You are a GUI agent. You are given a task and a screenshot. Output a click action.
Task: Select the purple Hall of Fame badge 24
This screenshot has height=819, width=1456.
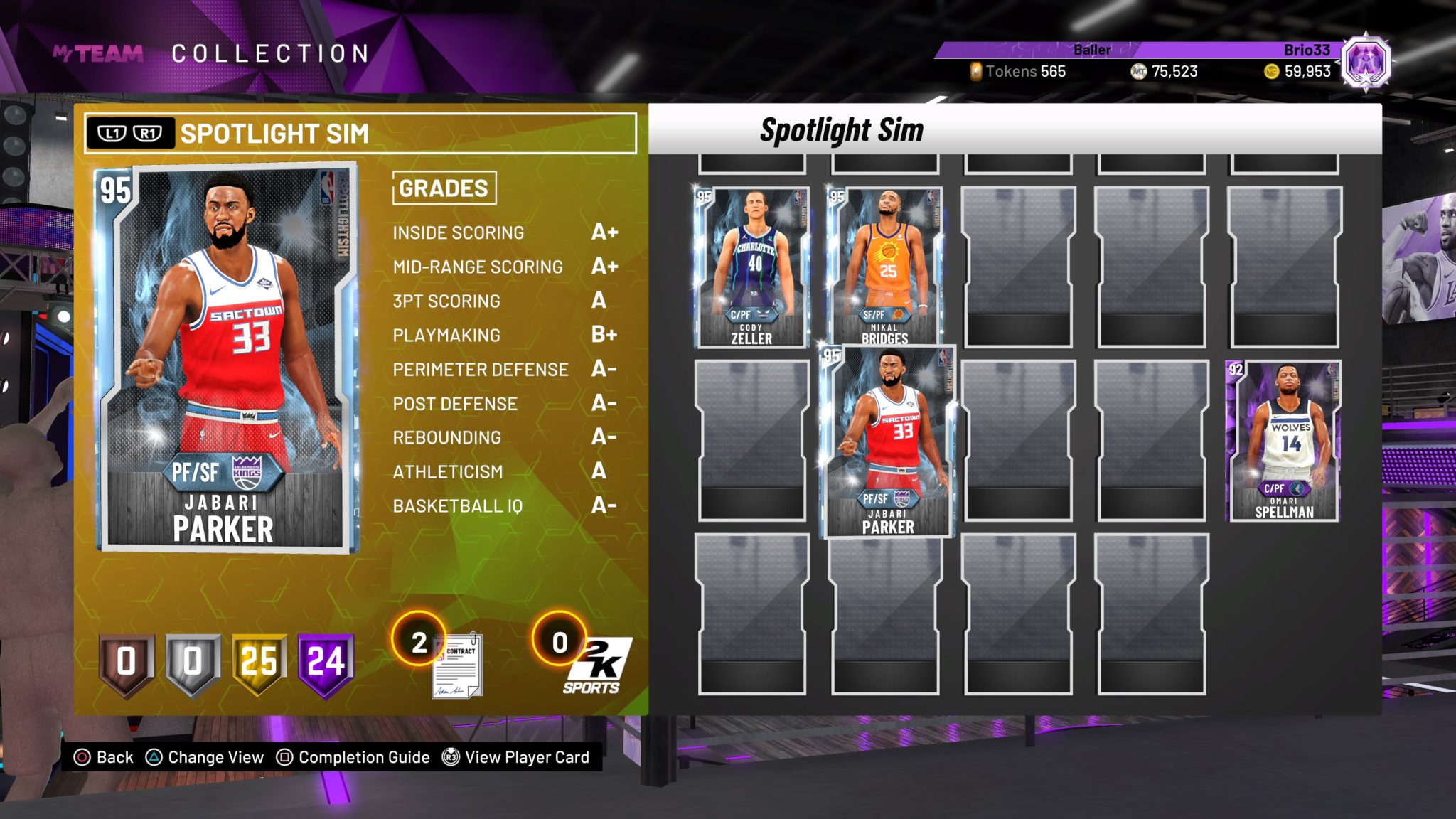coord(326,663)
